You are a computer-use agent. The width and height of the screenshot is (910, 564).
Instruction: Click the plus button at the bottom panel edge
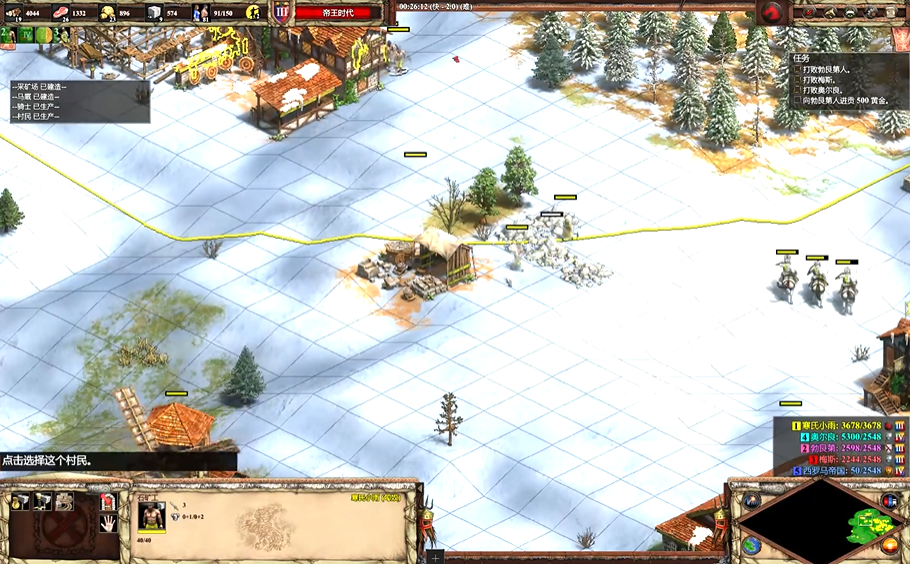point(435,556)
